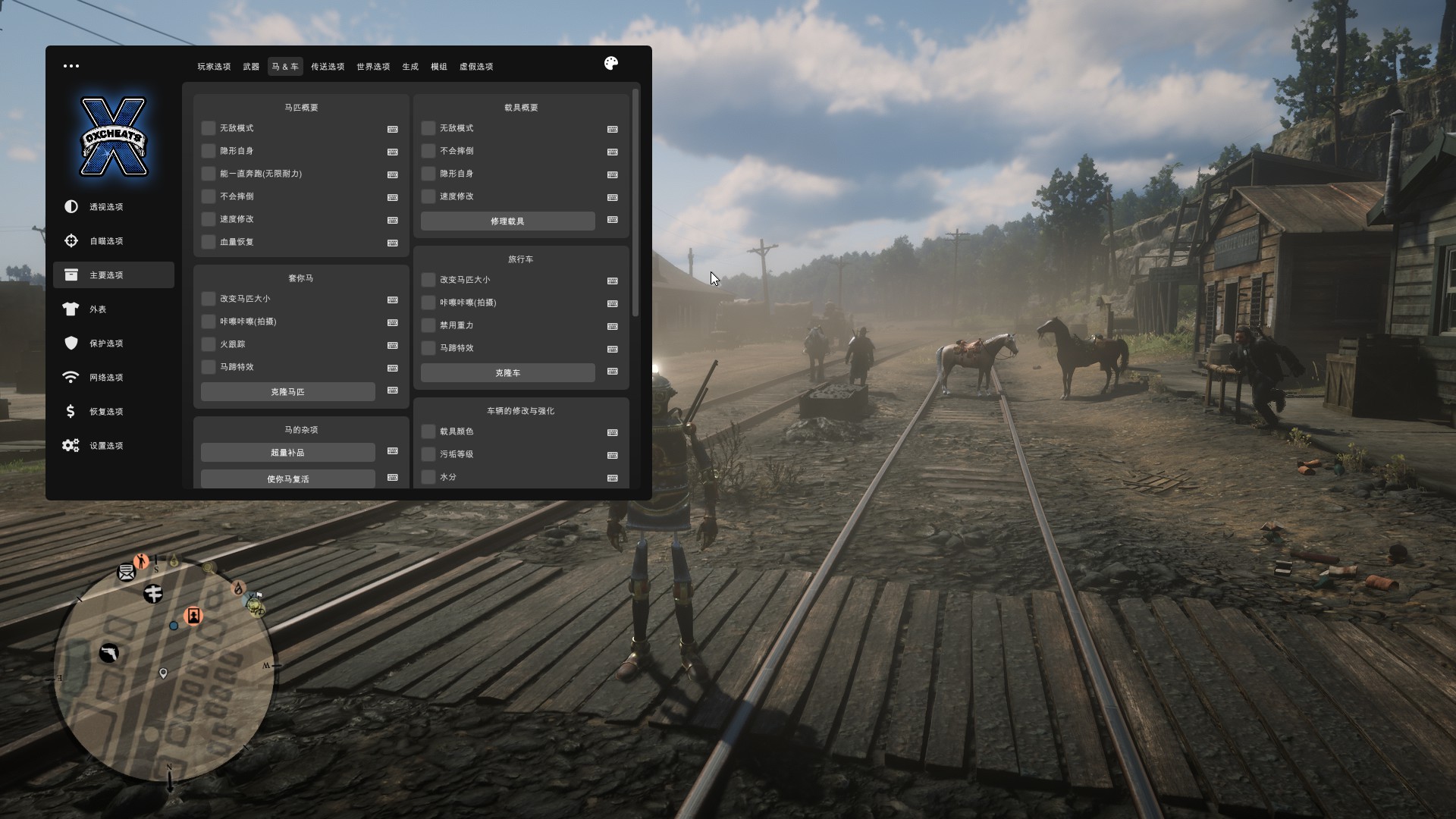The width and height of the screenshot is (1456, 819).
Task: Choose 外表 in the sidebar
Action: tap(98, 309)
